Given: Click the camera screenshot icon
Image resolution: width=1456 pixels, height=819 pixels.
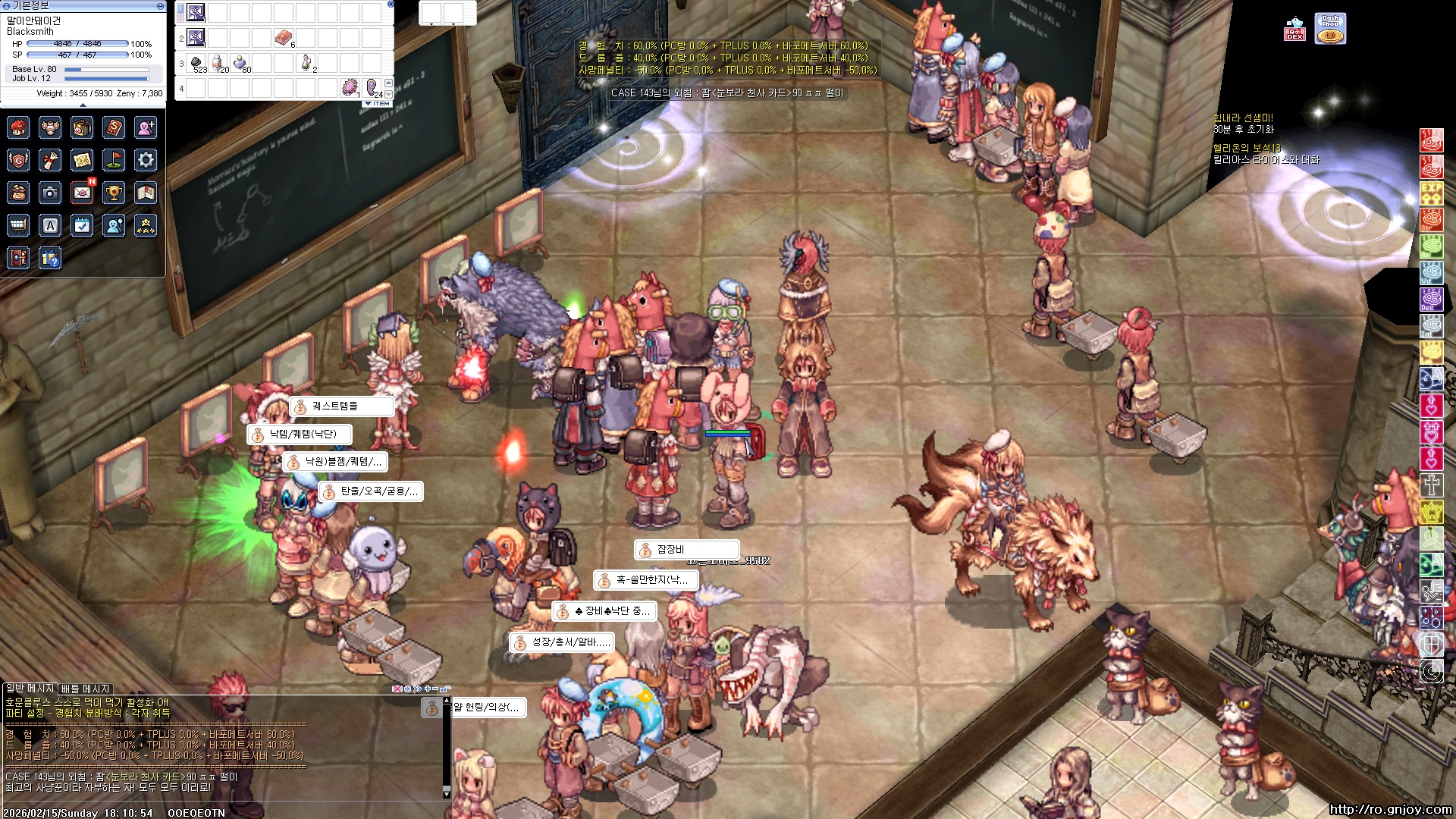Looking at the screenshot, I should click(50, 193).
